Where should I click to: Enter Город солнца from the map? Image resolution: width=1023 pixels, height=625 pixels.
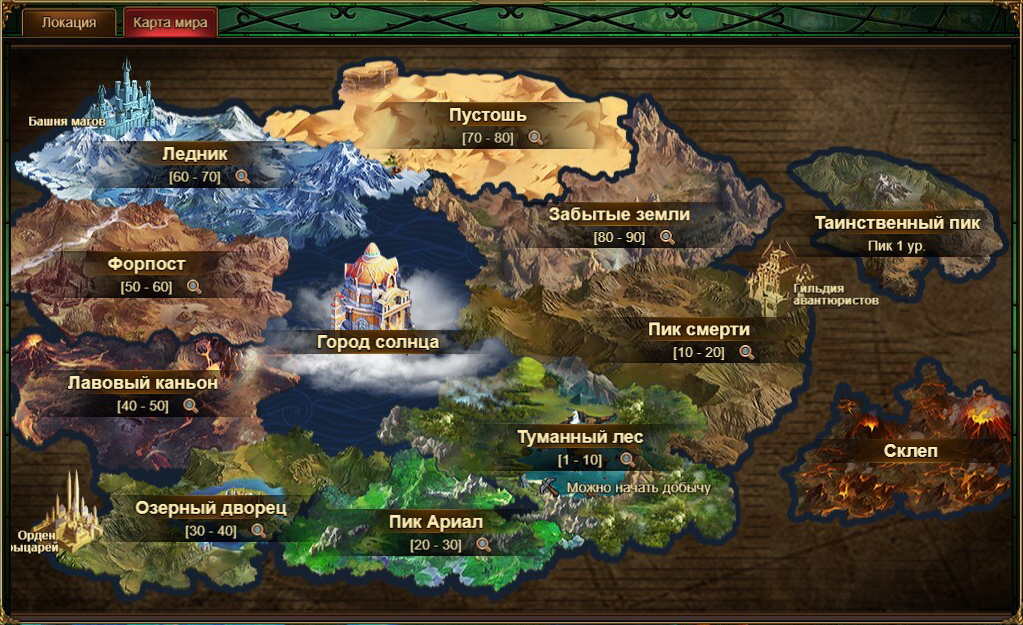[x=378, y=341]
